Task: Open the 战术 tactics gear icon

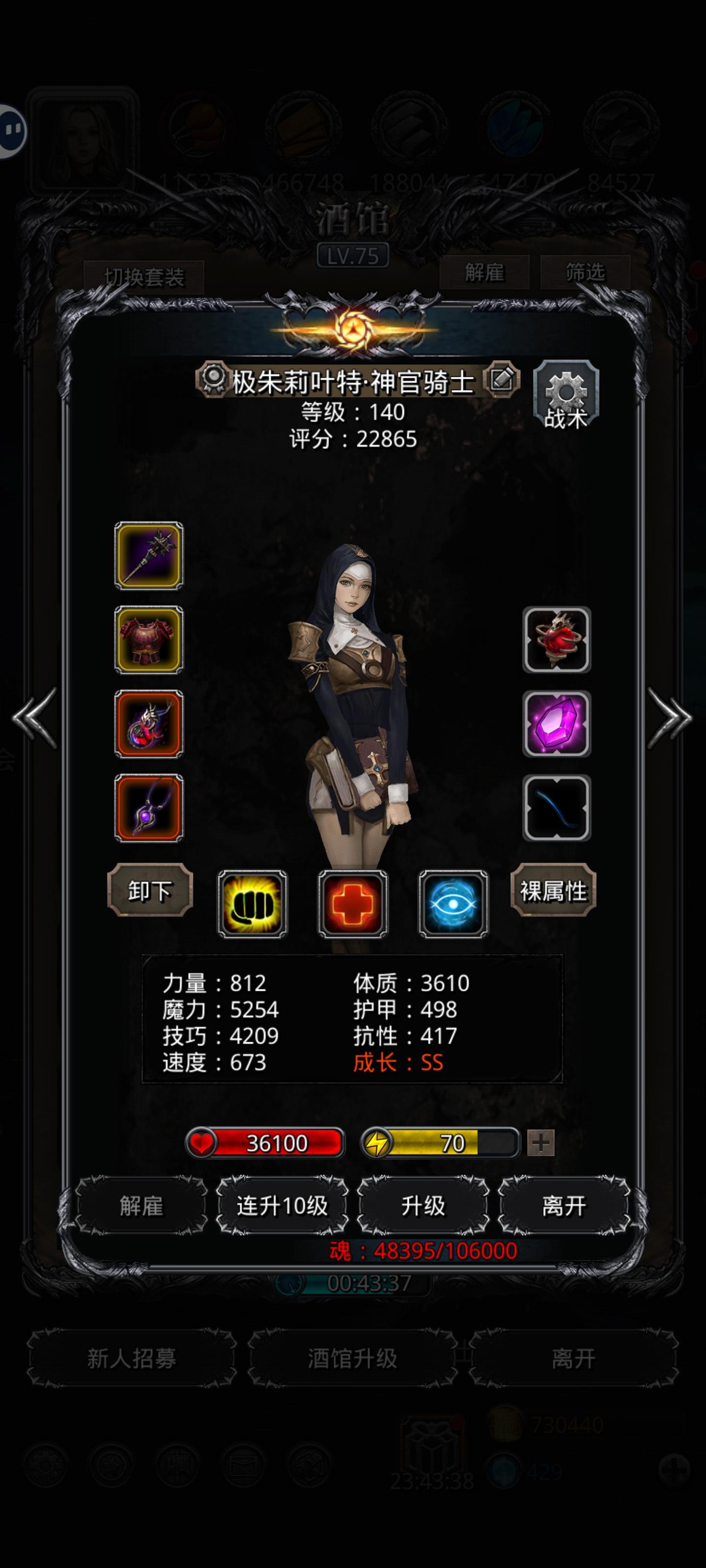Action: [x=566, y=392]
